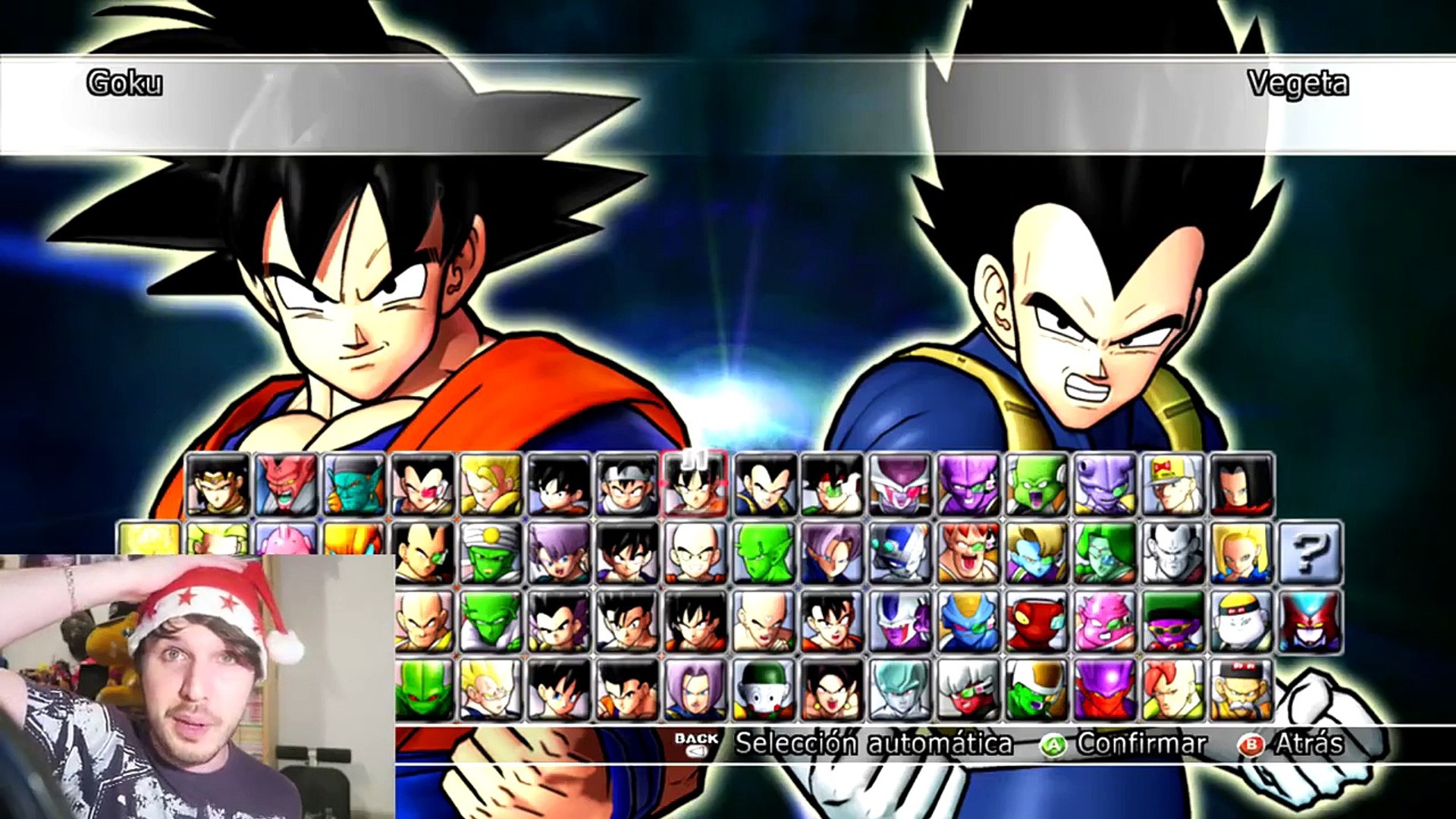The image size is (1456, 819).
Task: Select Mecha Frieza's portrait
Action: click(900, 553)
